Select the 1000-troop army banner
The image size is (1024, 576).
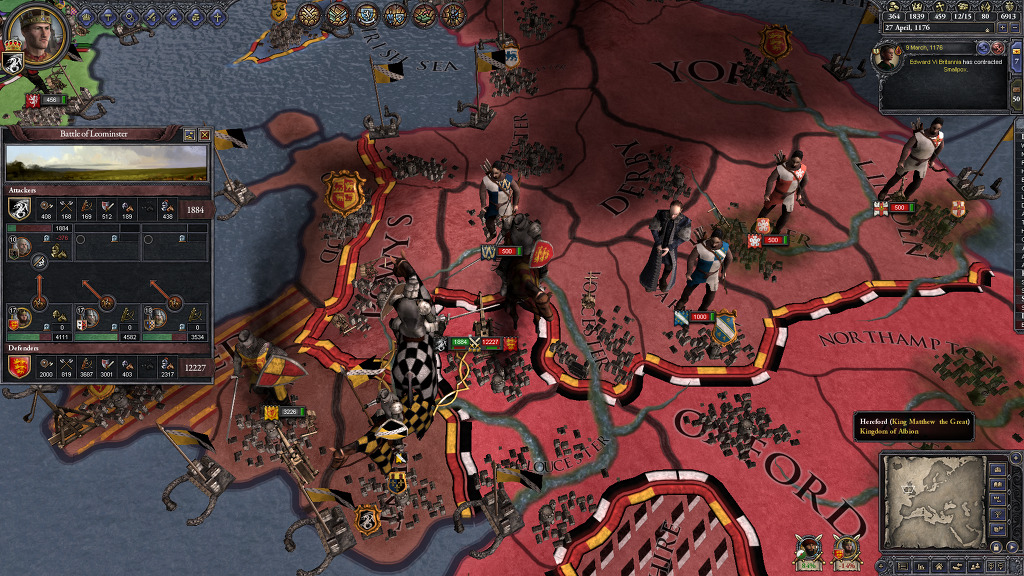[x=699, y=317]
